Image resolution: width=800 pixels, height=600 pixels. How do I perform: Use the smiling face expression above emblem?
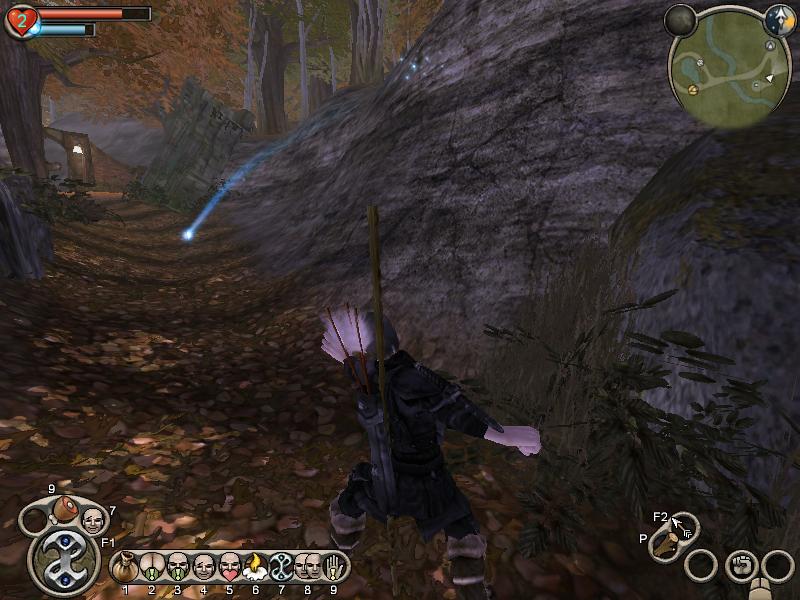point(93,520)
